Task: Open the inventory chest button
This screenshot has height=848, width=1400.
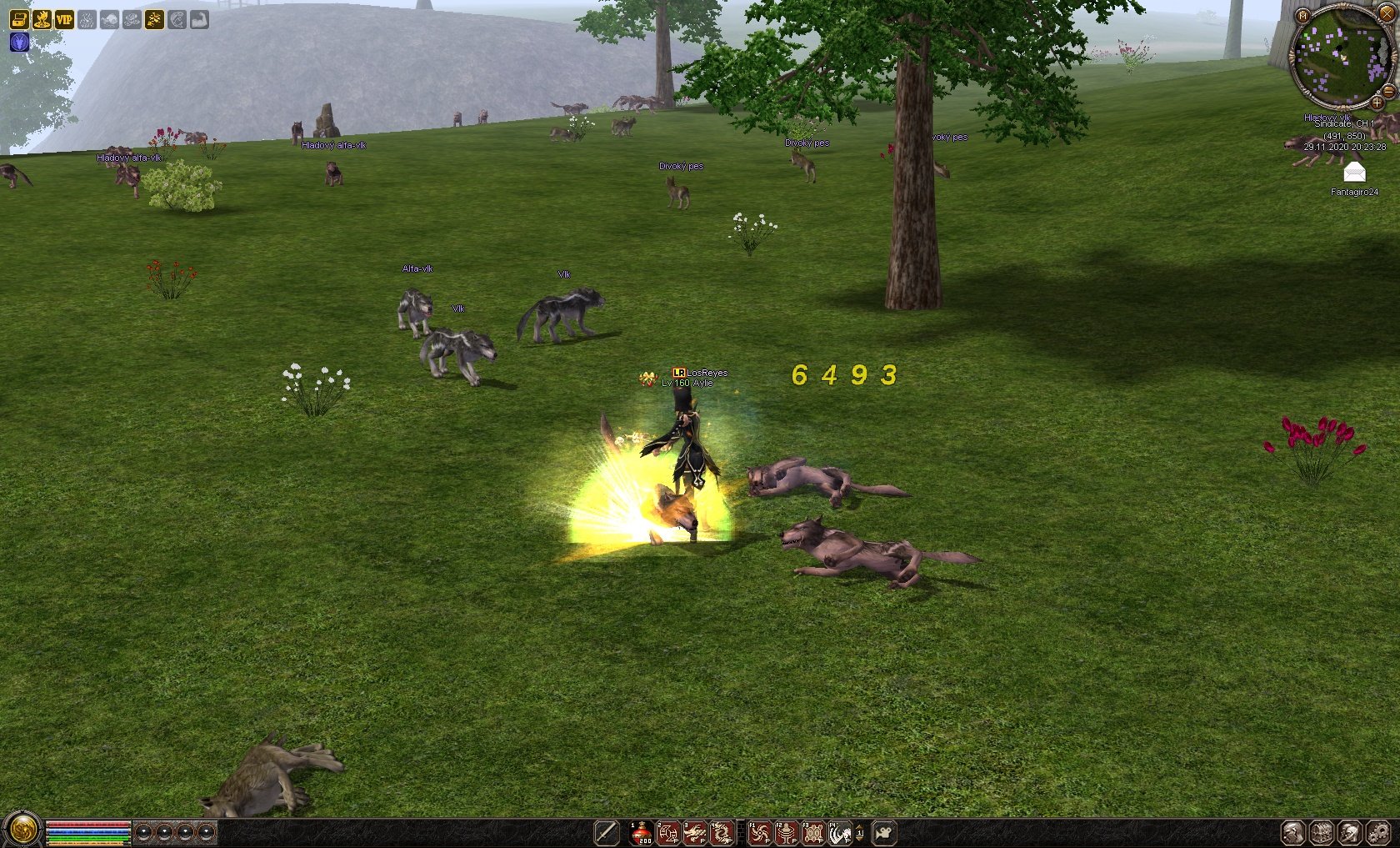Action: click(x=1322, y=832)
